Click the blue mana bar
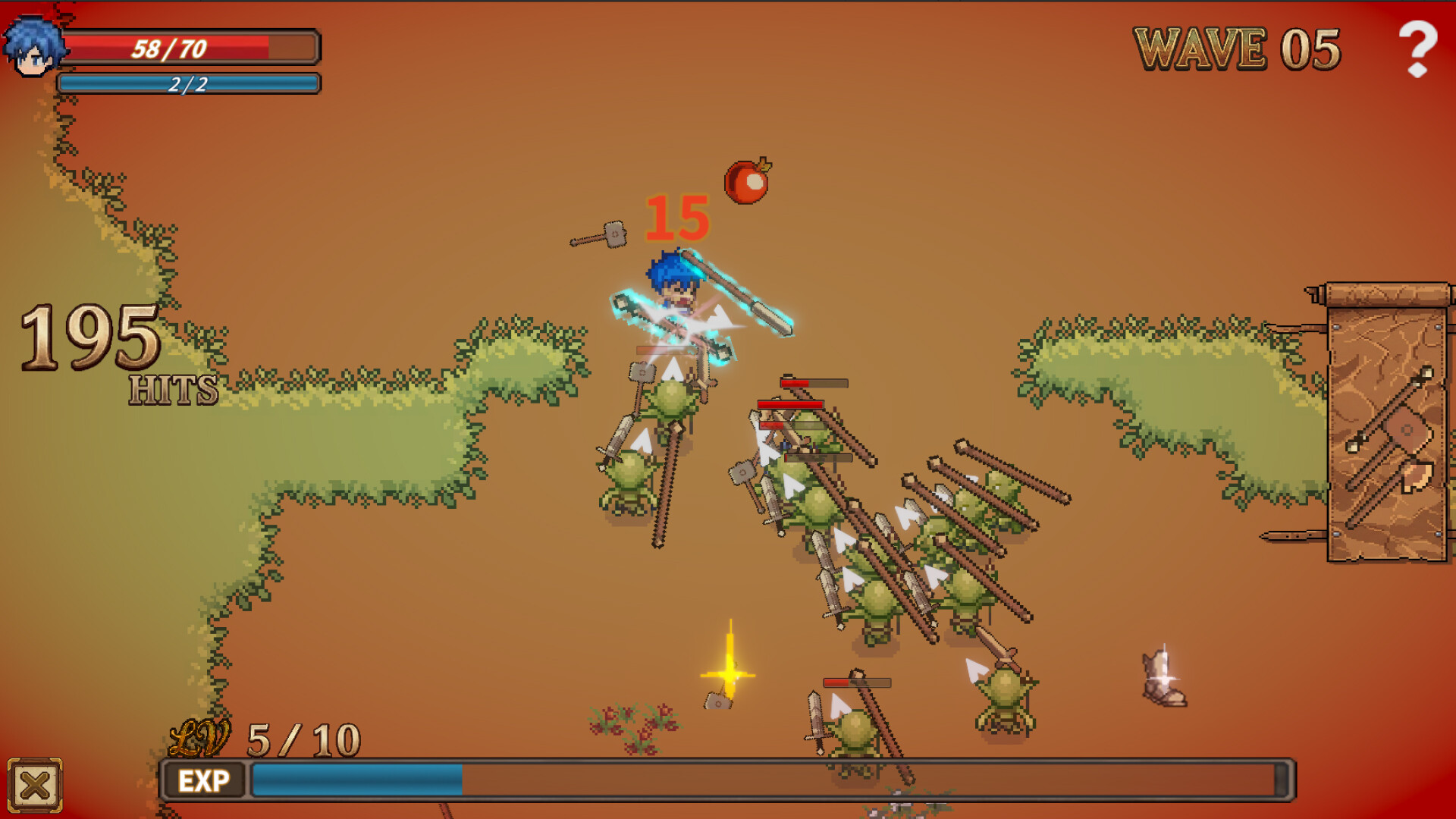Image resolution: width=1456 pixels, height=819 pixels. (x=188, y=83)
